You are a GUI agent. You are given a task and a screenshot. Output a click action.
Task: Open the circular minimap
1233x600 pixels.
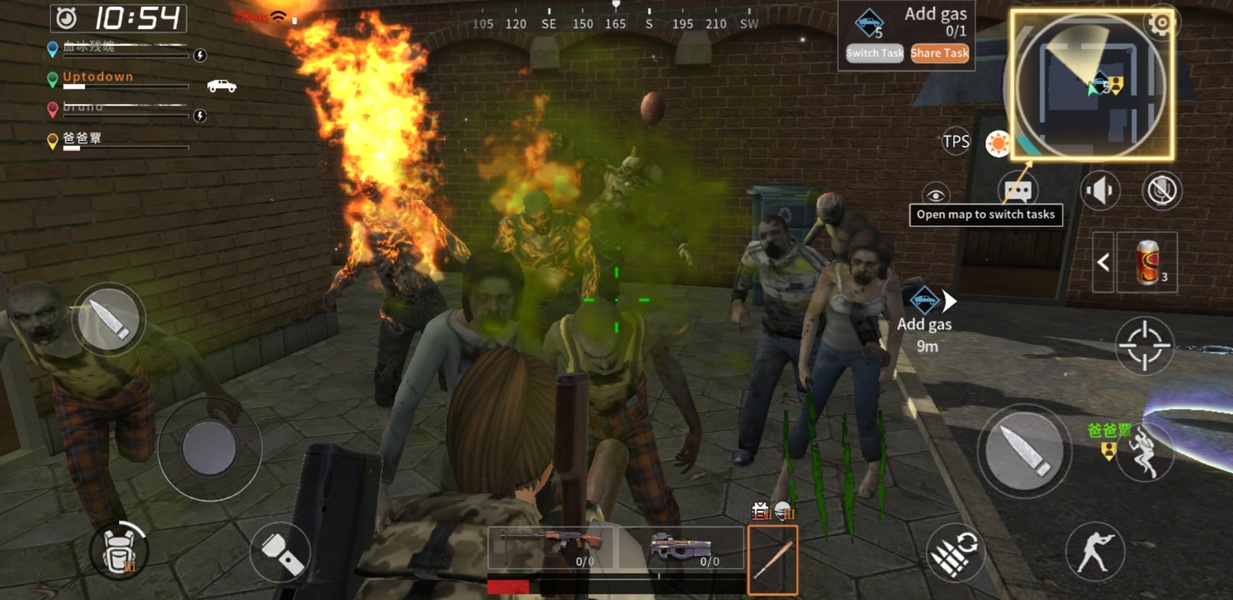[x=1092, y=85]
